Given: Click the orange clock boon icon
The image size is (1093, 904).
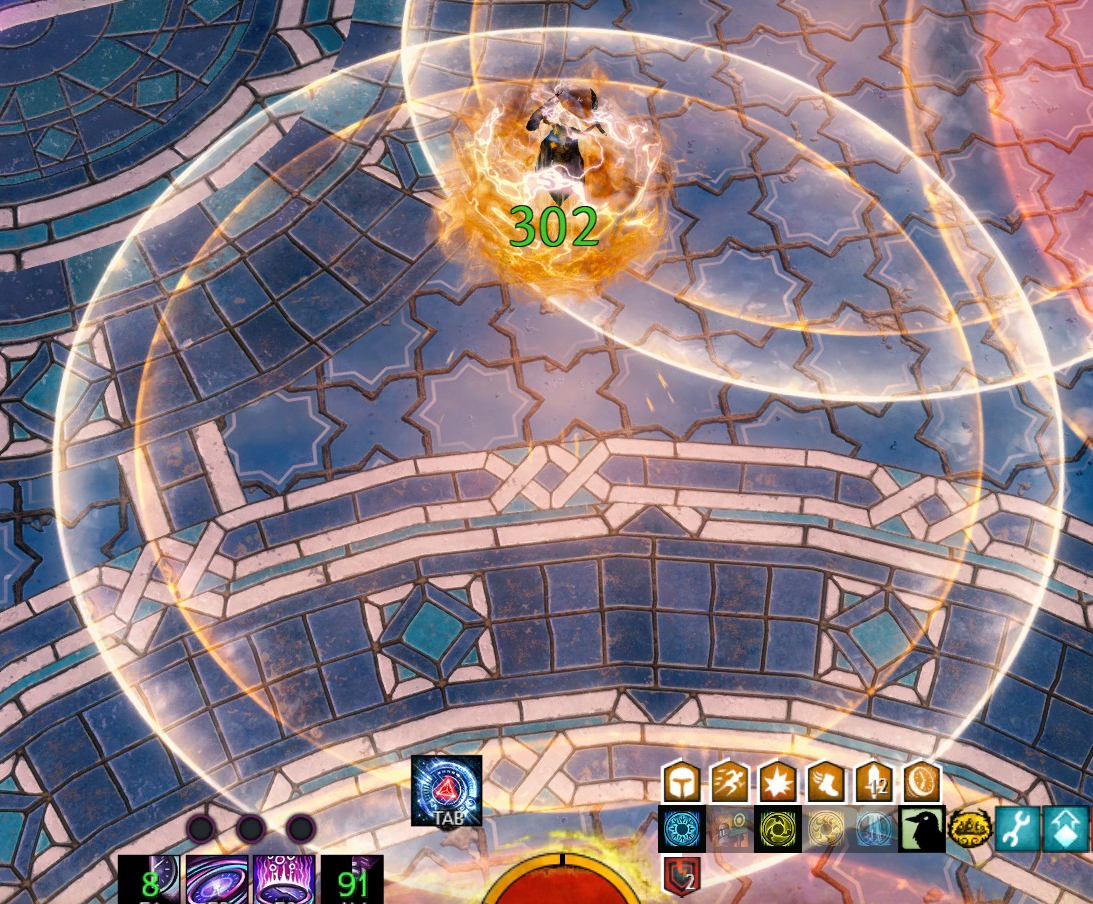Looking at the screenshot, I should click(x=921, y=782).
